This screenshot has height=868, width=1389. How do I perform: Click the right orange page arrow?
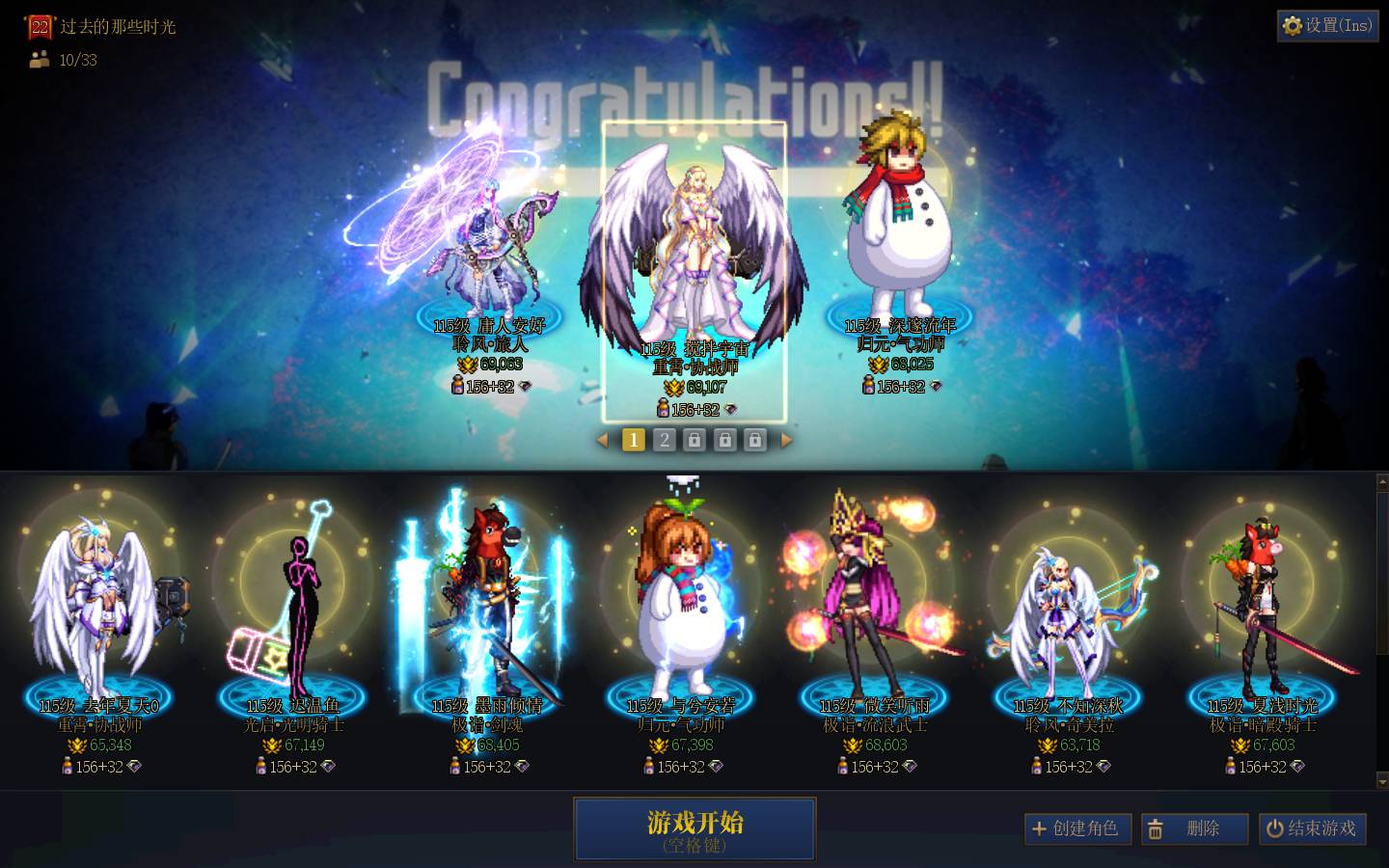coord(788,440)
